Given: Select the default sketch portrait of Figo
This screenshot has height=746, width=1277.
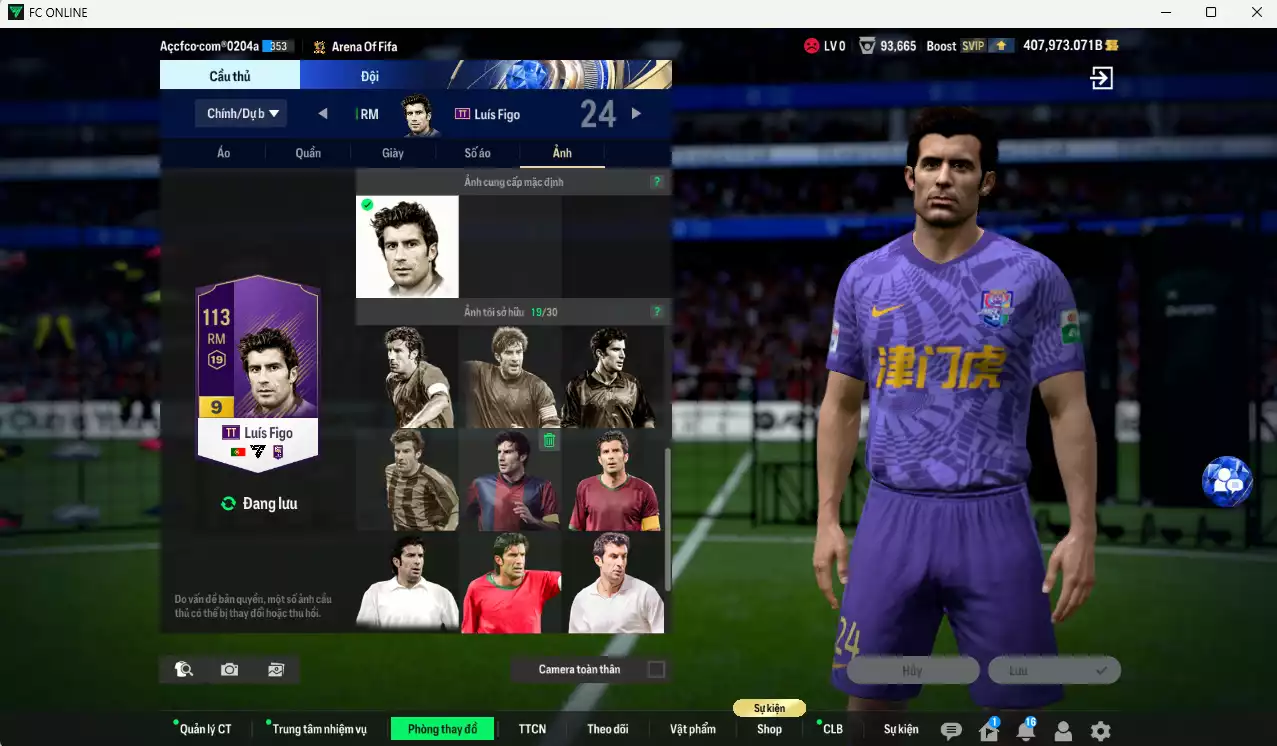Looking at the screenshot, I should (407, 247).
